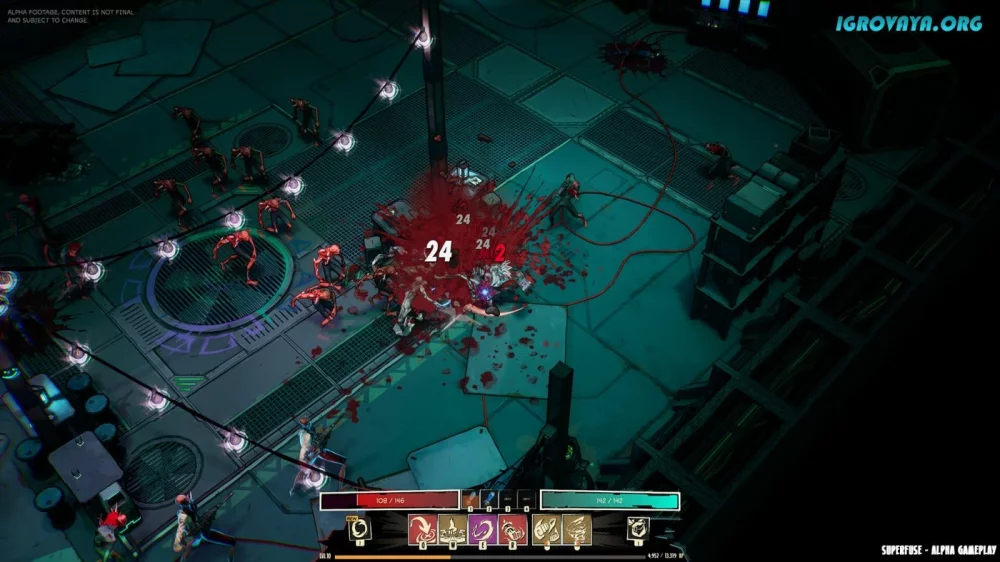The height and width of the screenshot is (562, 1000).
Task: Activate the red curved-arrow slam ability
Action: (x=423, y=530)
